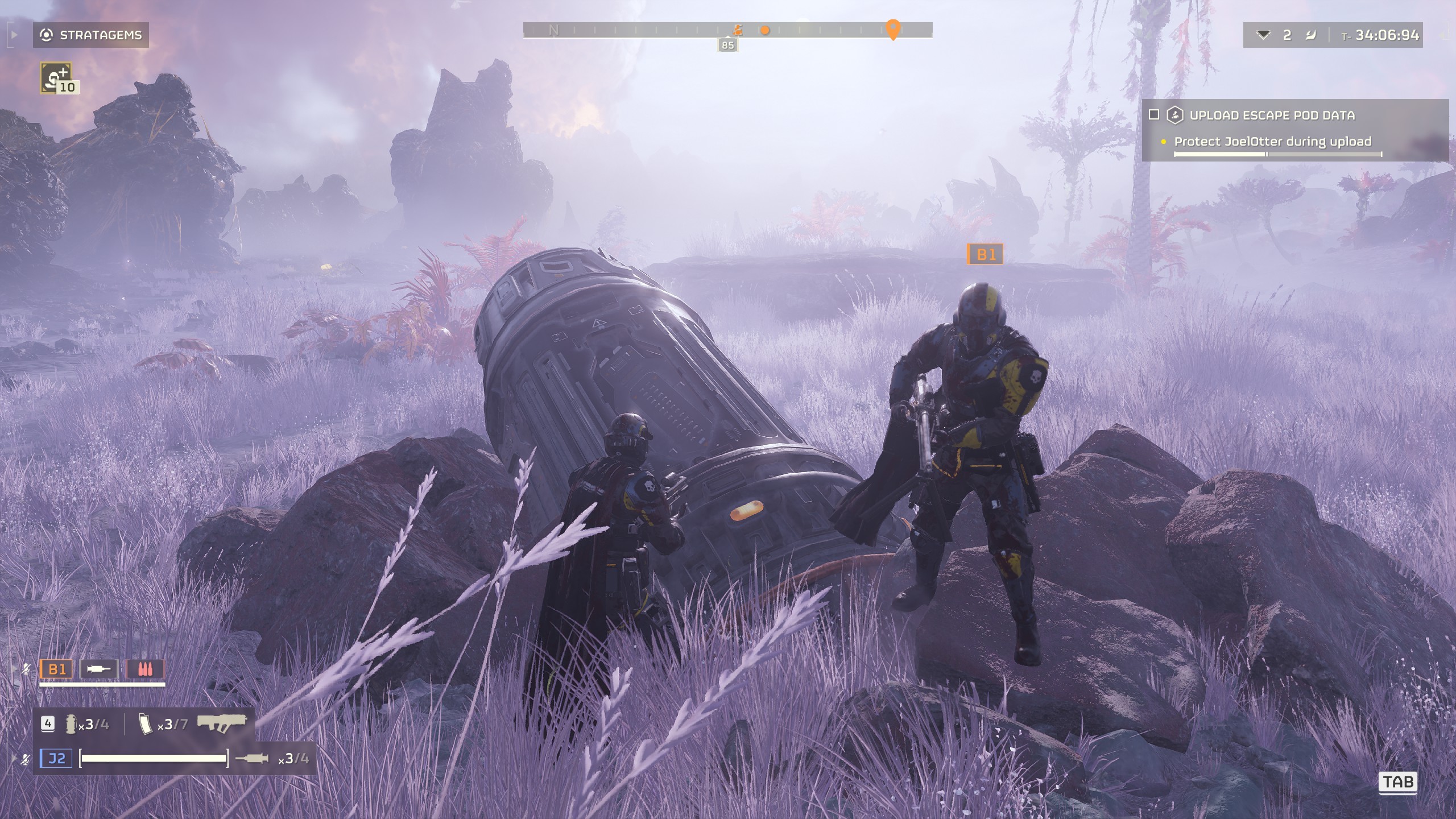The height and width of the screenshot is (819, 1456).
Task: Click the stim syringe icon beside J2's health
Action: pos(252,758)
